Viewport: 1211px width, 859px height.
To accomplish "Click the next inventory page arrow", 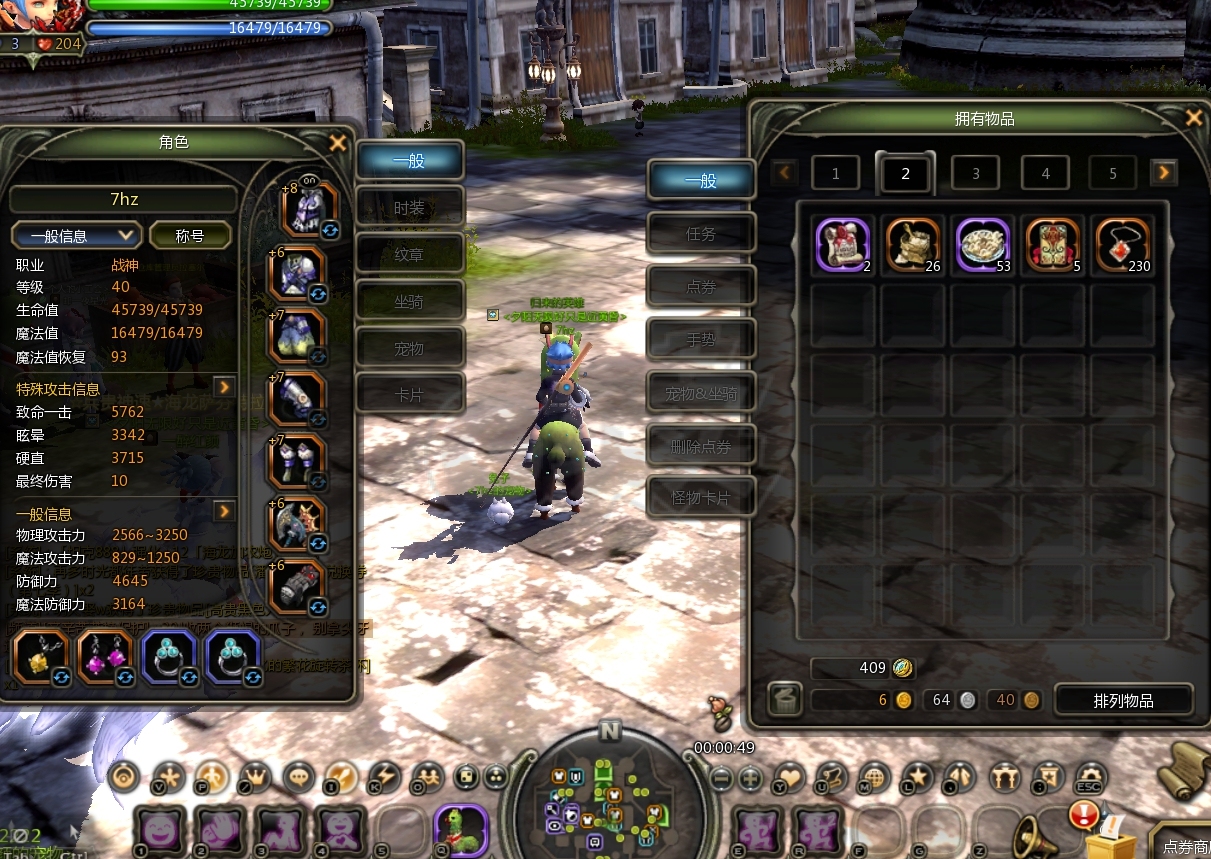I will coord(1163,173).
